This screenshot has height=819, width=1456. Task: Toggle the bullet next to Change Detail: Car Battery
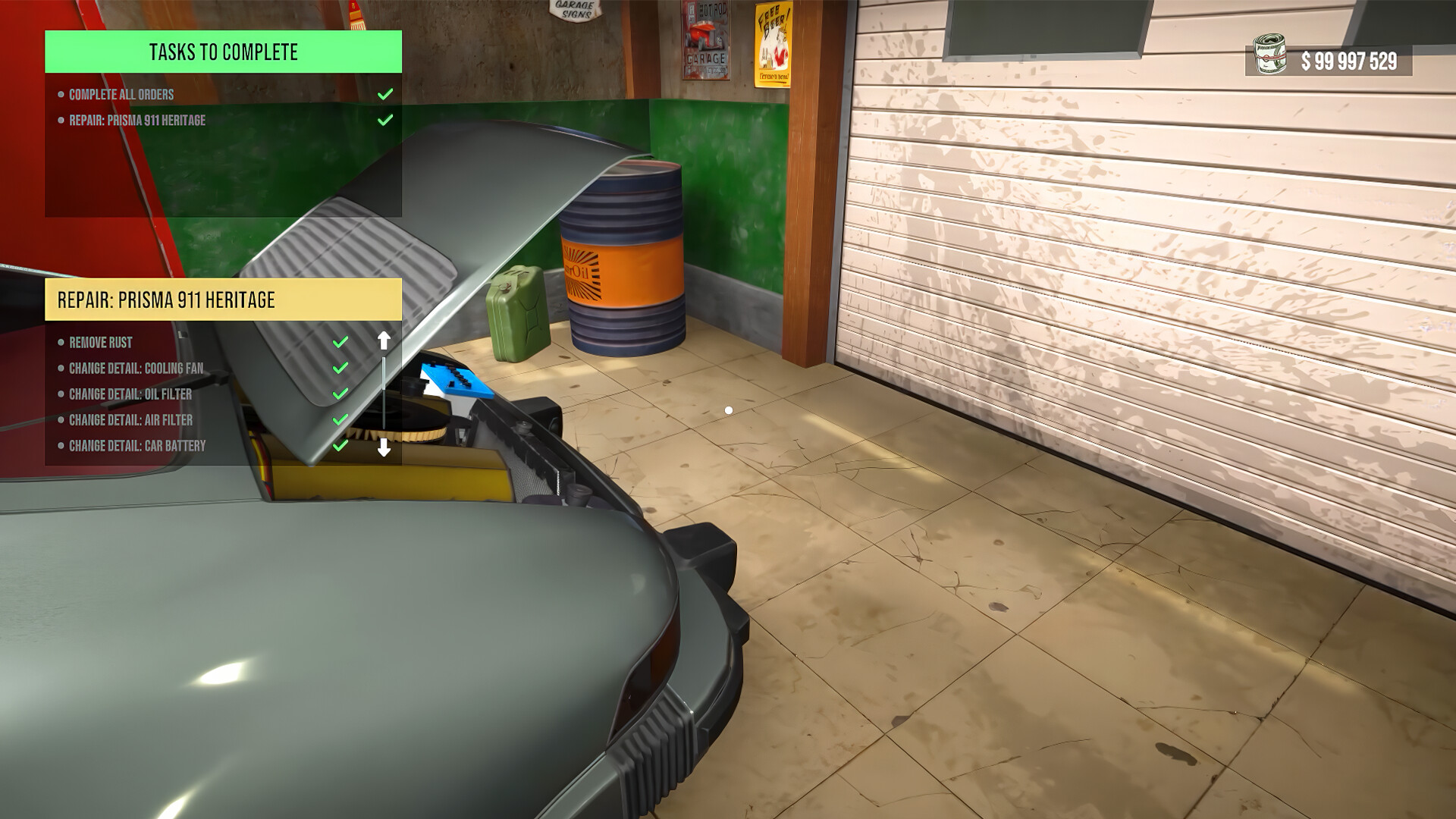pyautogui.click(x=61, y=446)
